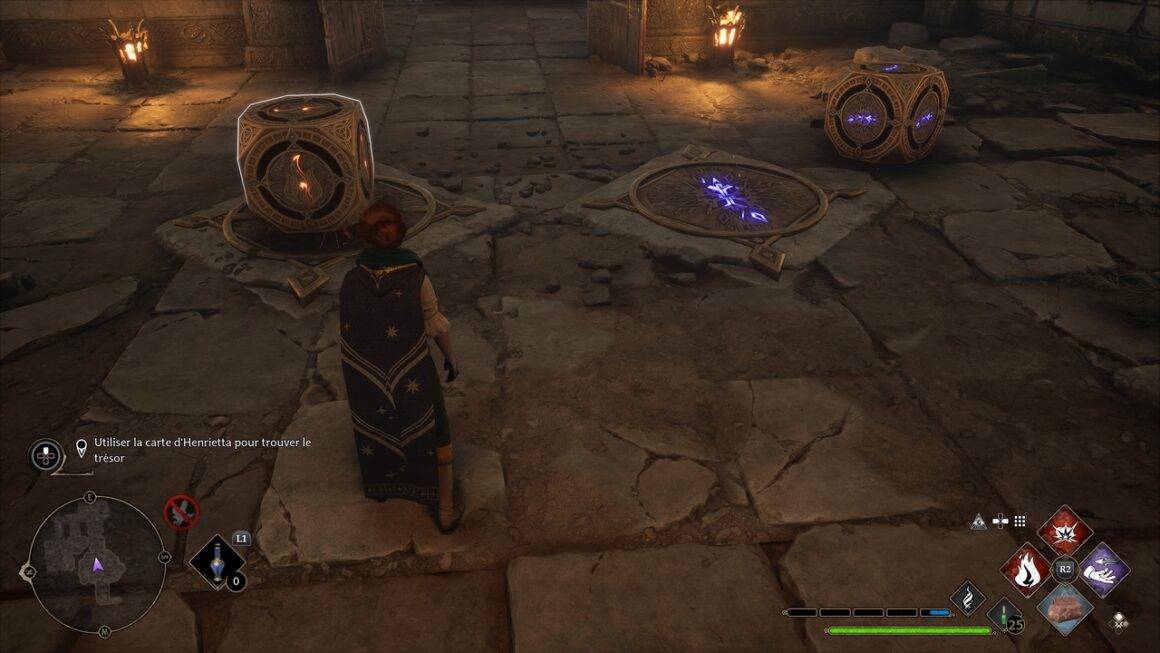Image resolution: width=1160 pixels, height=653 pixels.
Task: Cast the red explosion spell at top
Action: pos(1063,530)
